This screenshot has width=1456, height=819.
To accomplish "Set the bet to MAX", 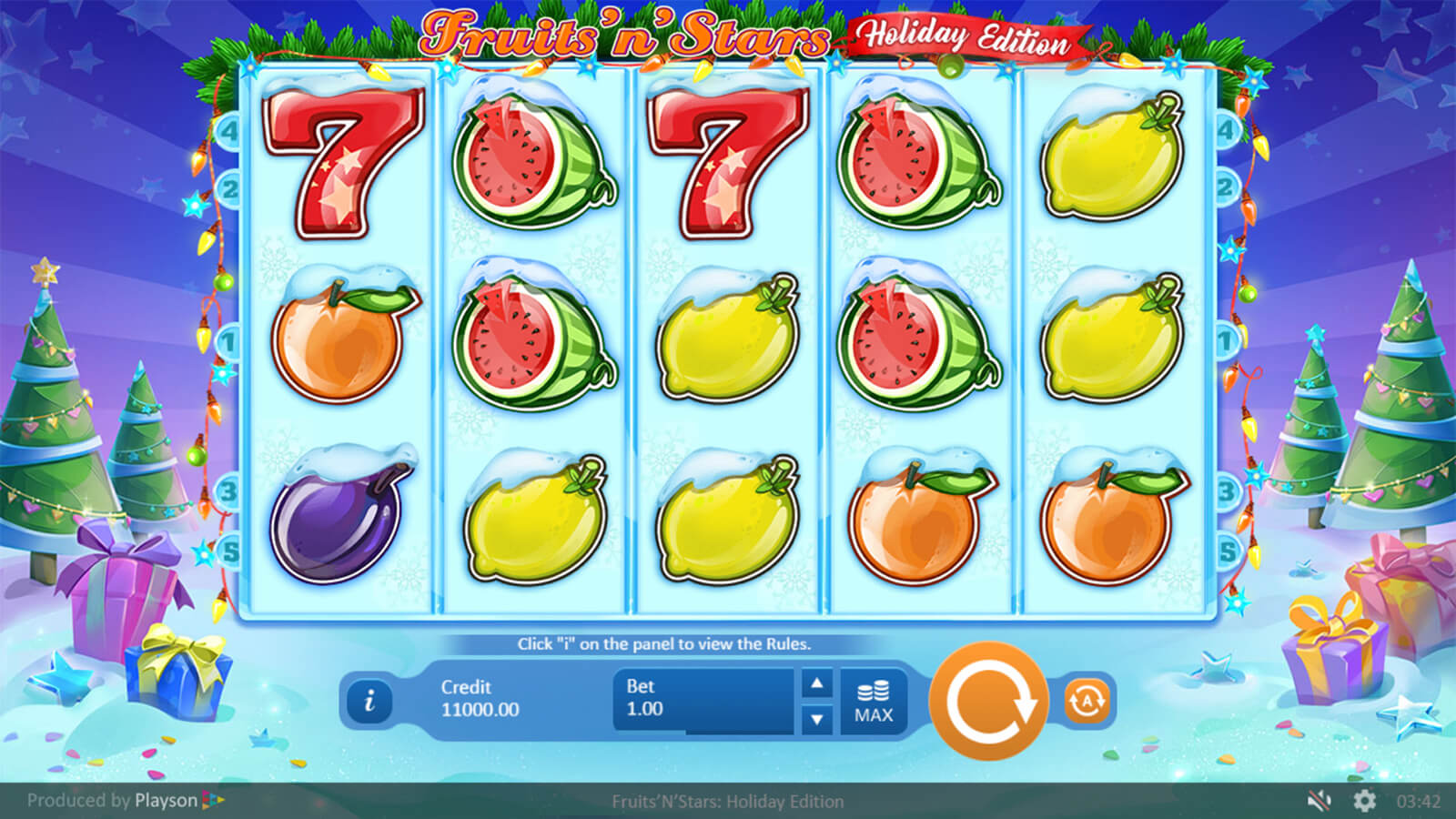I will (x=874, y=702).
